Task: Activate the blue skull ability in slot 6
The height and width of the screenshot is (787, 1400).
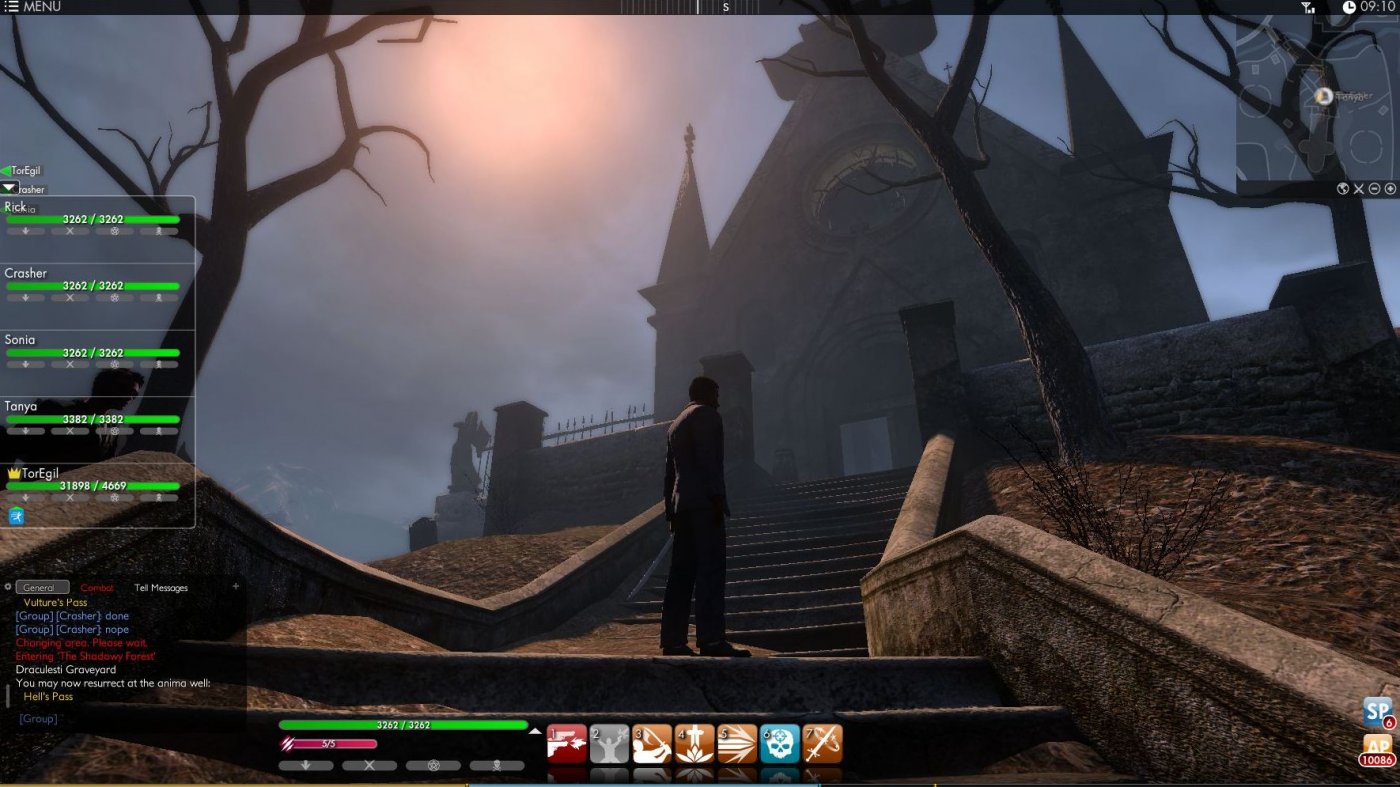Action: click(x=780, y=742)
